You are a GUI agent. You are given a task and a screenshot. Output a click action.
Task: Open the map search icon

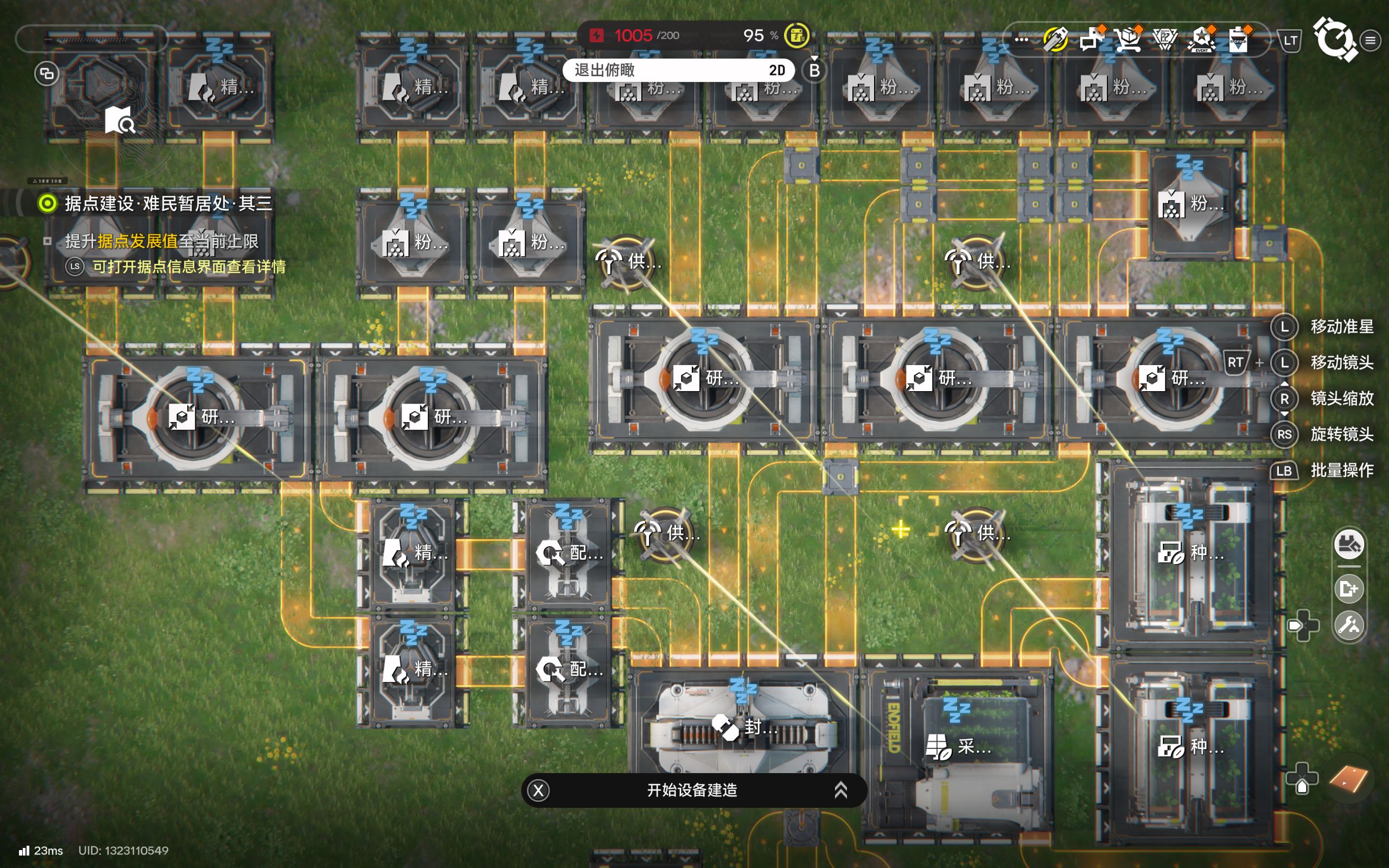[x=120, y=120]
